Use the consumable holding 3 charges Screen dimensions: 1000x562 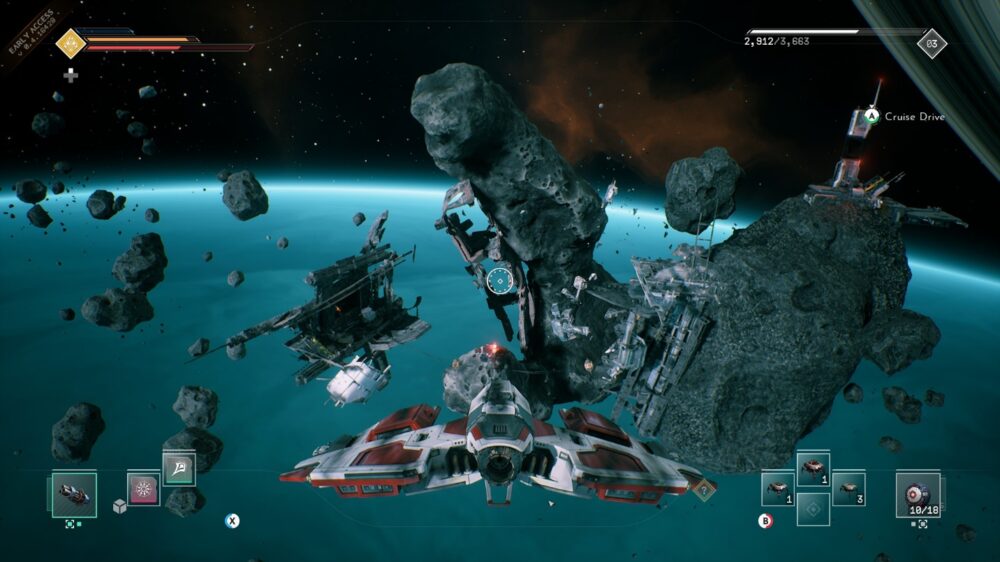(848, 488)
